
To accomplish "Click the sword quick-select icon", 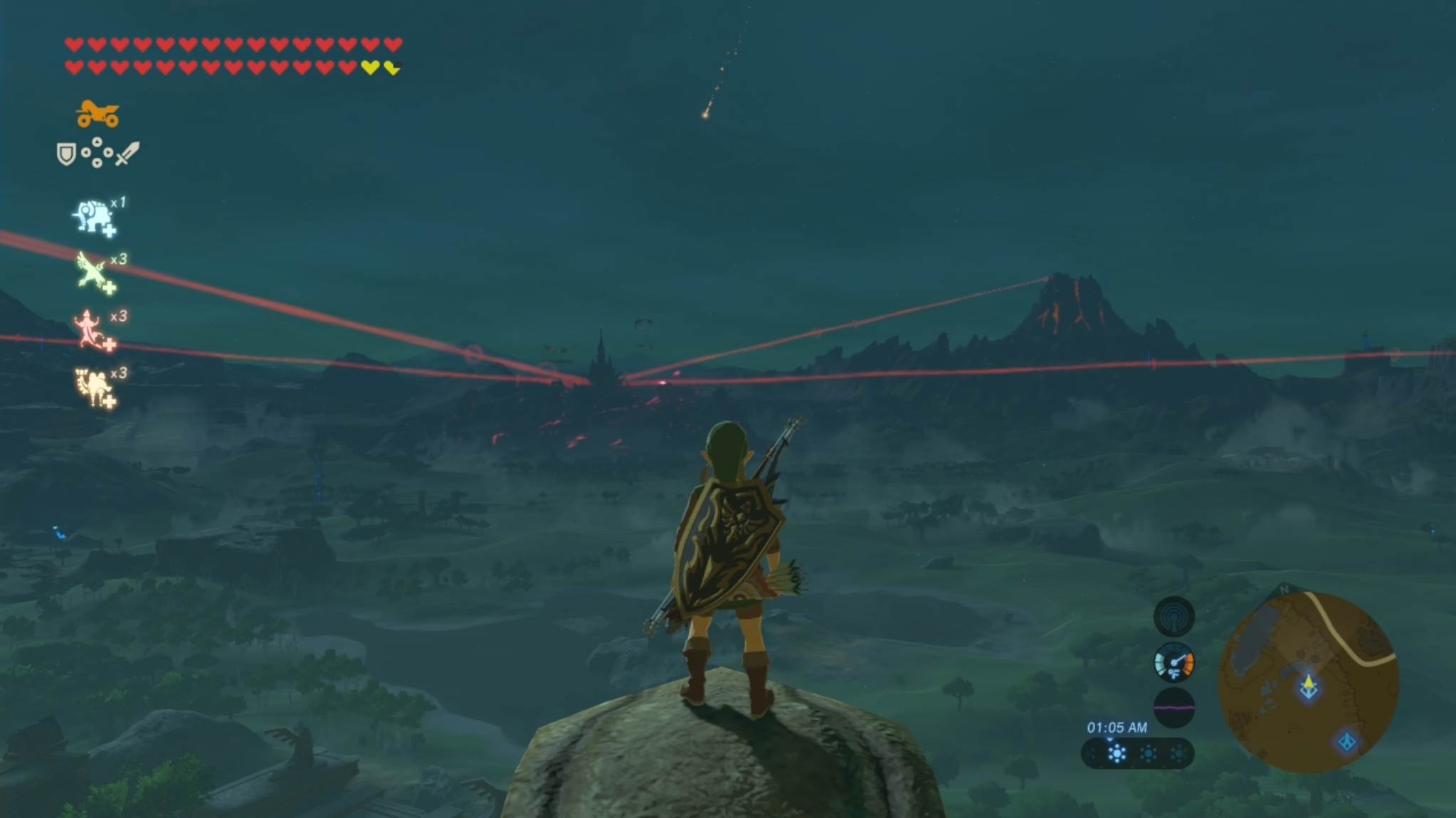I will [127, 153].
